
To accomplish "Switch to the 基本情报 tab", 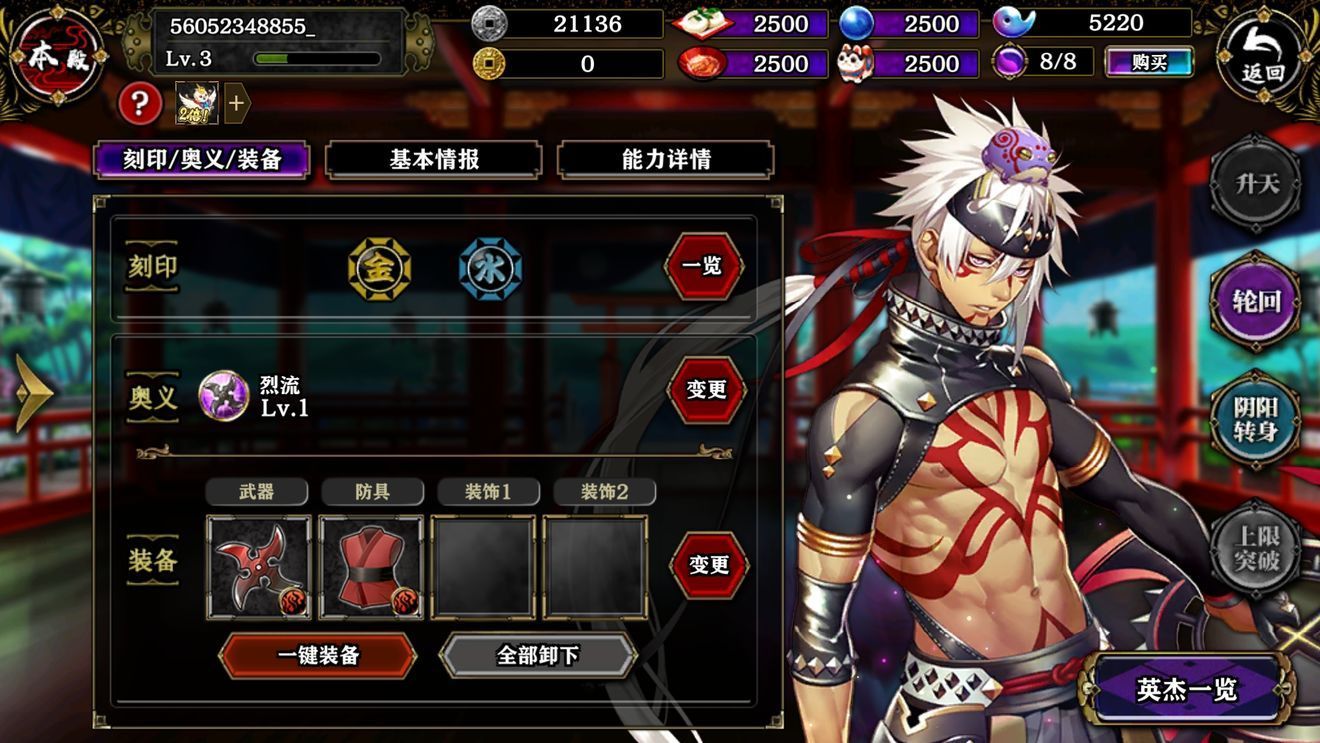I will point(434,160).
